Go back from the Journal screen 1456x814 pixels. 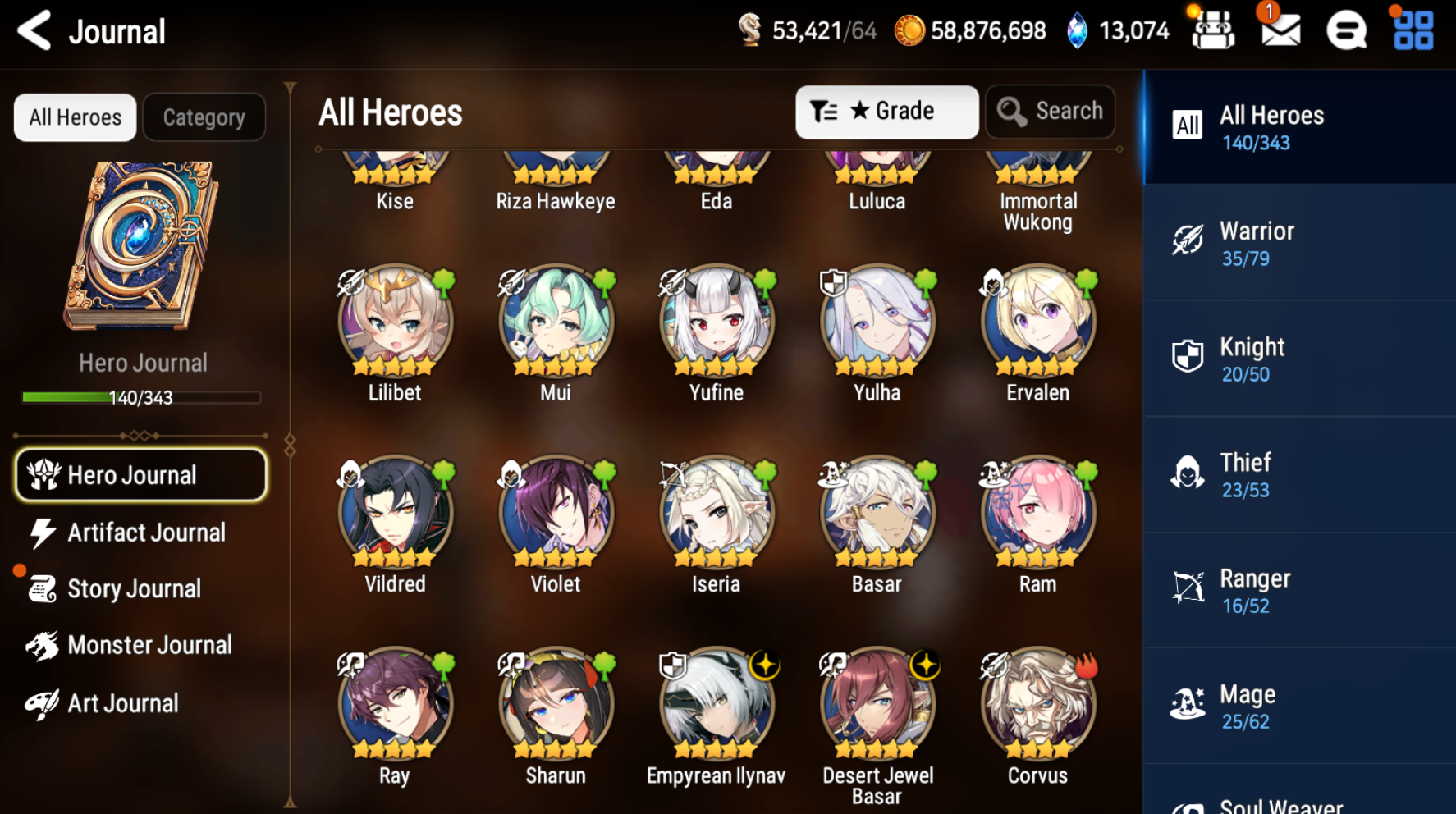pyautogui.click(x=34, y=31)
